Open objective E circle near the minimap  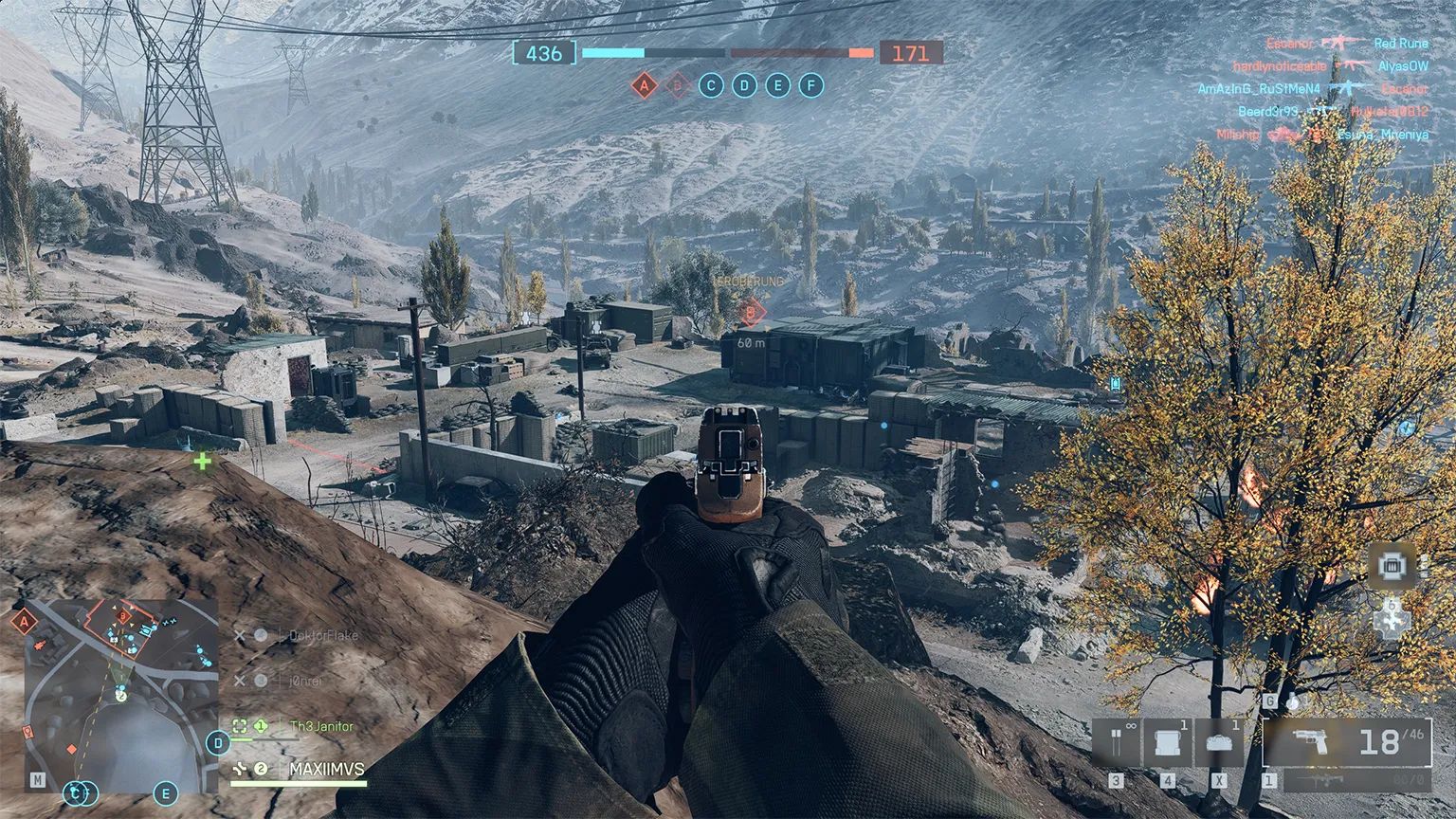[x=165, y=793]
